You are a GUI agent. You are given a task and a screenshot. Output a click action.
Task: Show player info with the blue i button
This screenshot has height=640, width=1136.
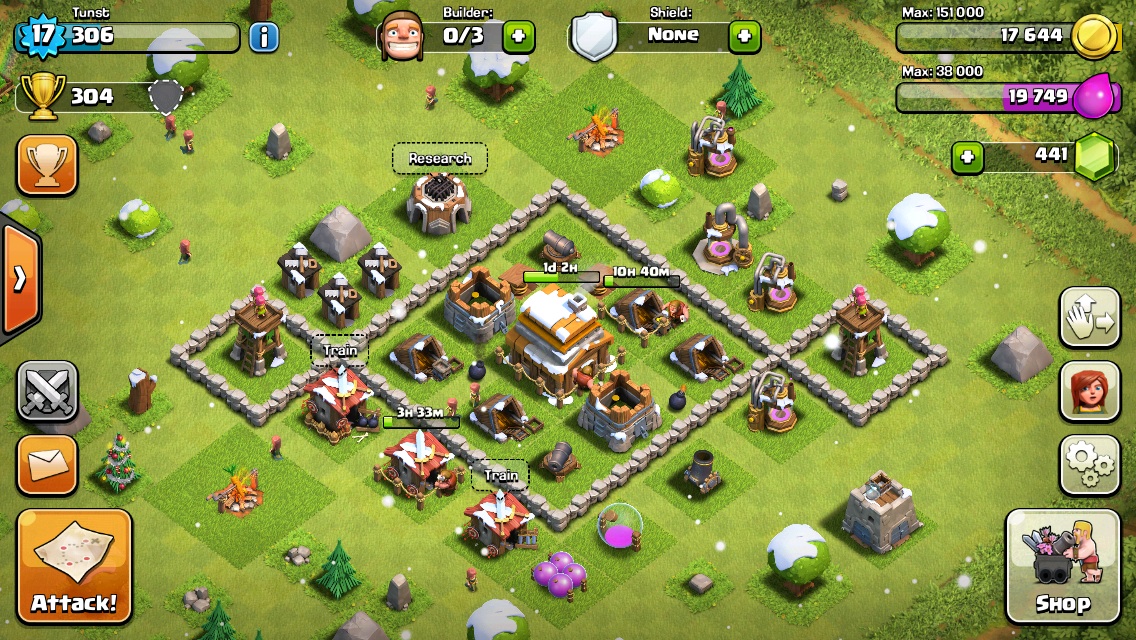point(263,38)
